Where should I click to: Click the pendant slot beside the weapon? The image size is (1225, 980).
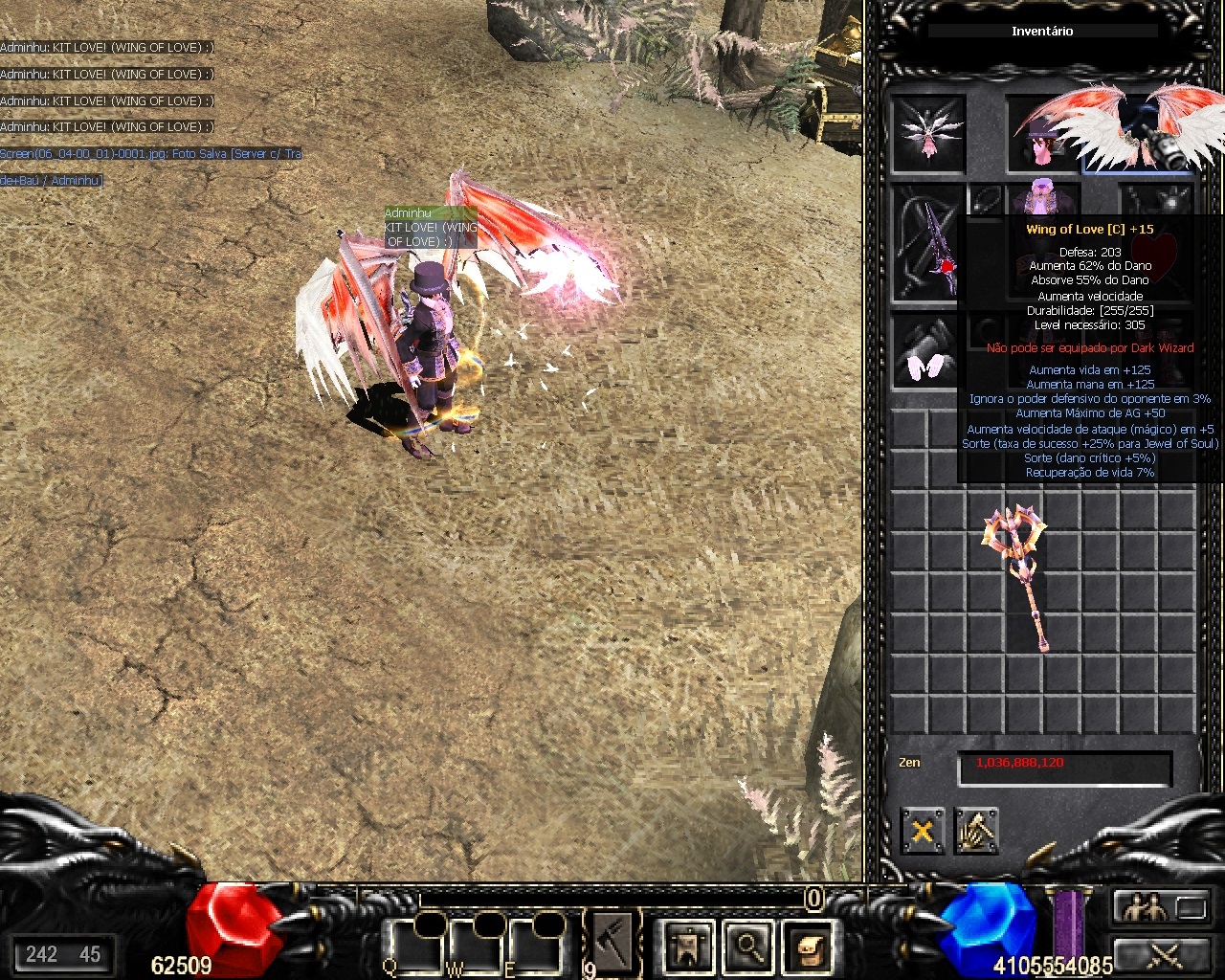(984, 200)
